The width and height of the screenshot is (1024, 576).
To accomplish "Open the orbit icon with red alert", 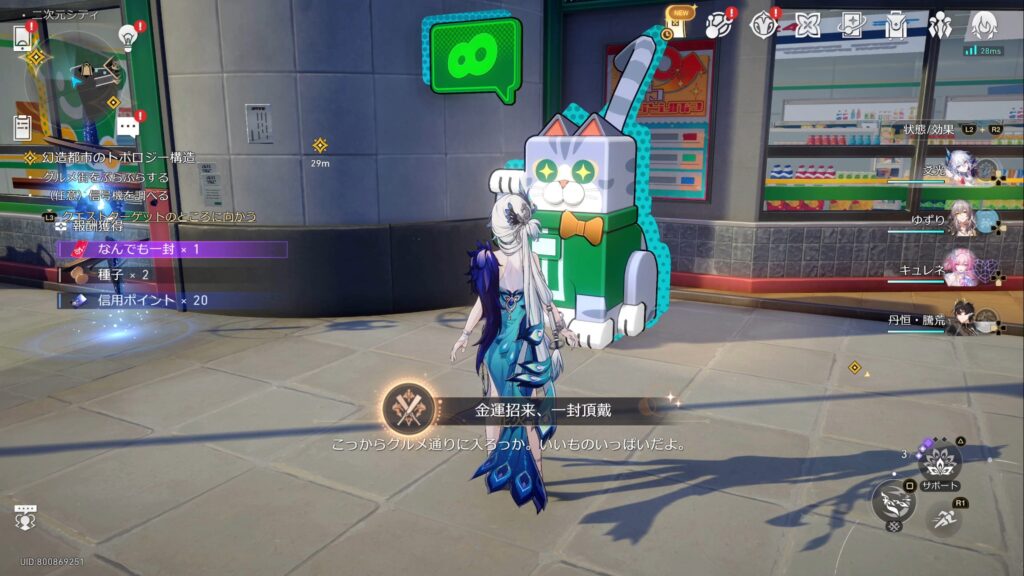I will 718,24.
